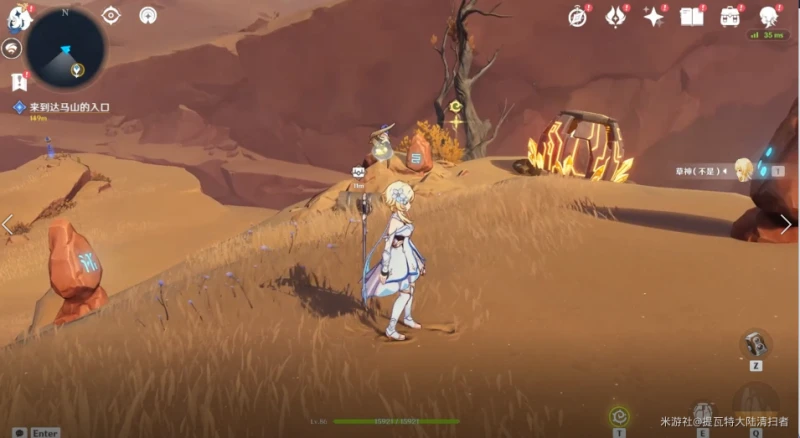Click the right screen-edge arrow

787,225
